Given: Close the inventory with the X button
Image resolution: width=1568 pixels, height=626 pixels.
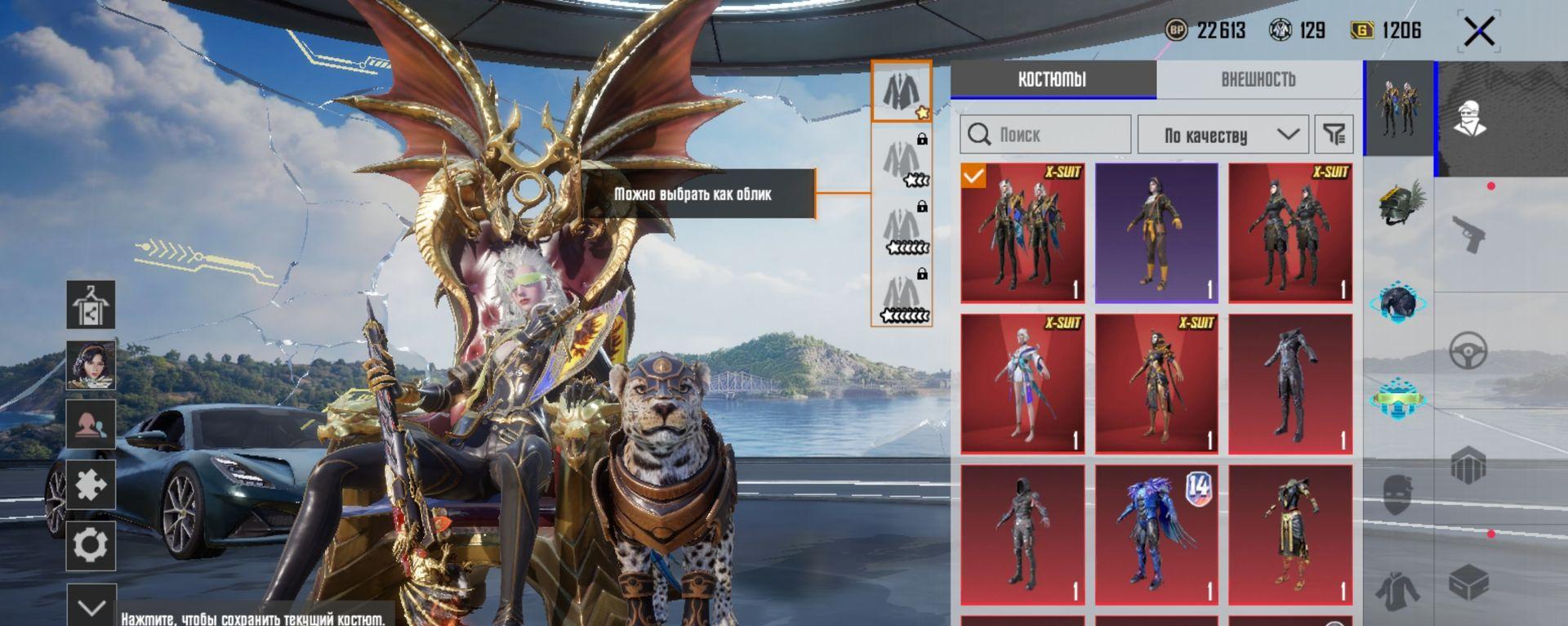Looking at the screenshot, I should pyautogui.click(x=1479, y=33).
